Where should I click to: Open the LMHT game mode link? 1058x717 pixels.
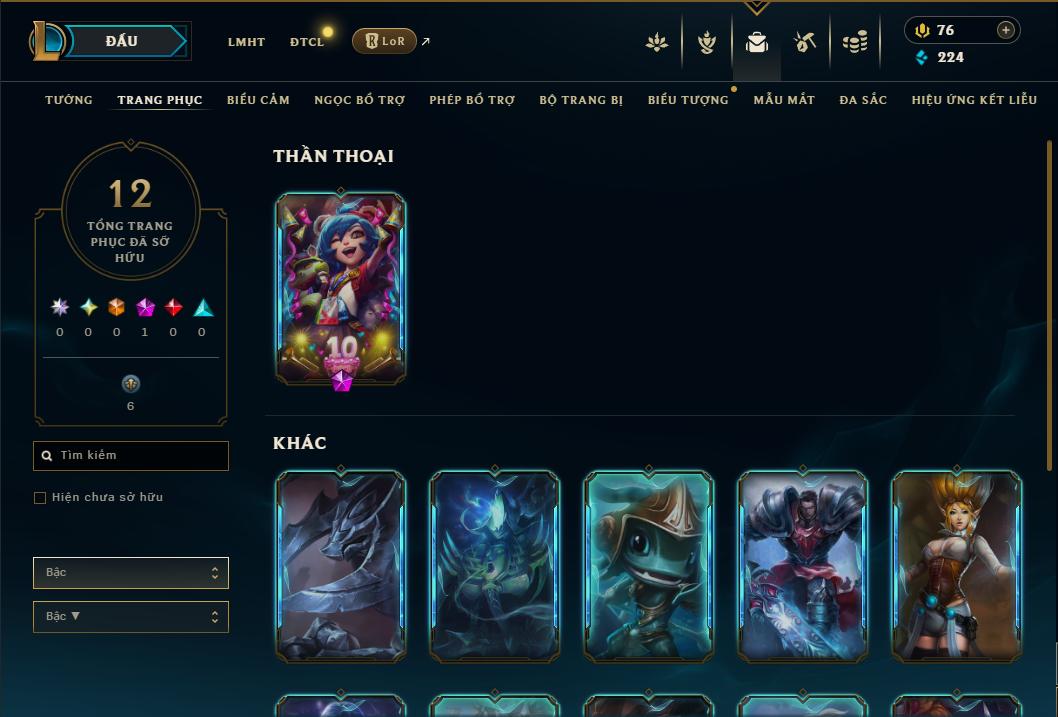(246, 42)
